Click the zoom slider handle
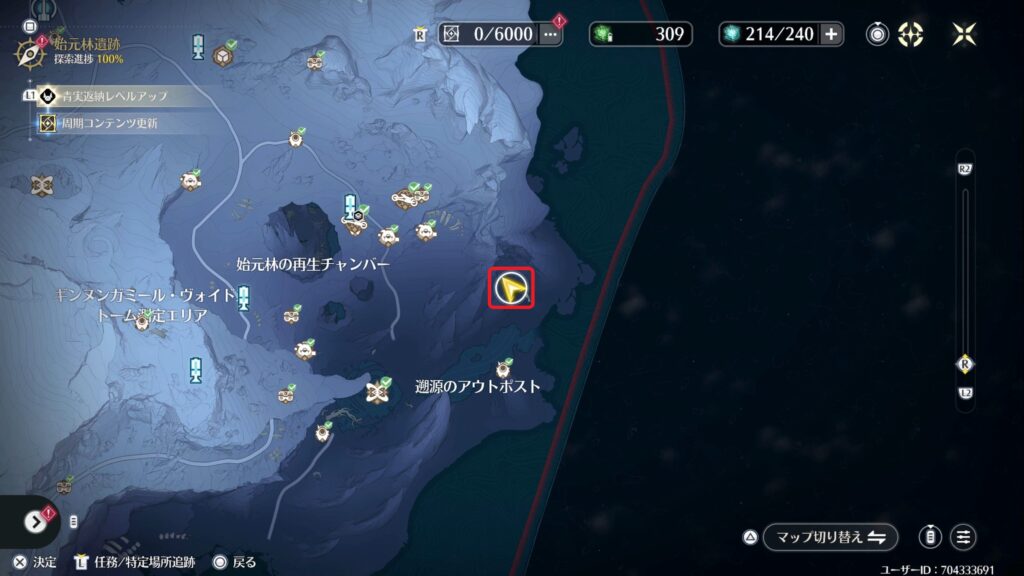This screenshot has height=576, width=1024. point(965,363)
